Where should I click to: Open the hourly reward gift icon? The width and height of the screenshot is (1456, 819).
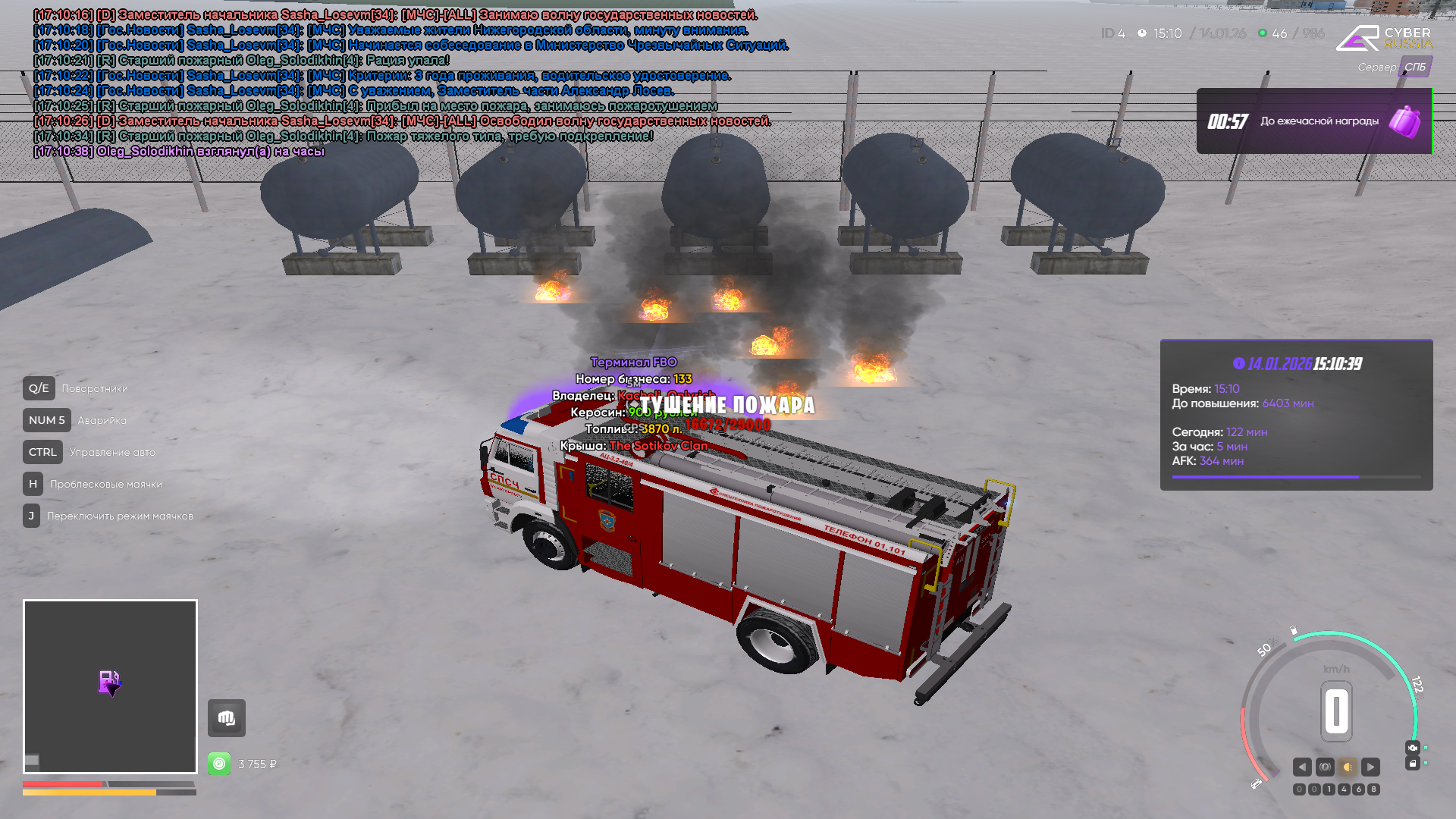click(1404, 121)
